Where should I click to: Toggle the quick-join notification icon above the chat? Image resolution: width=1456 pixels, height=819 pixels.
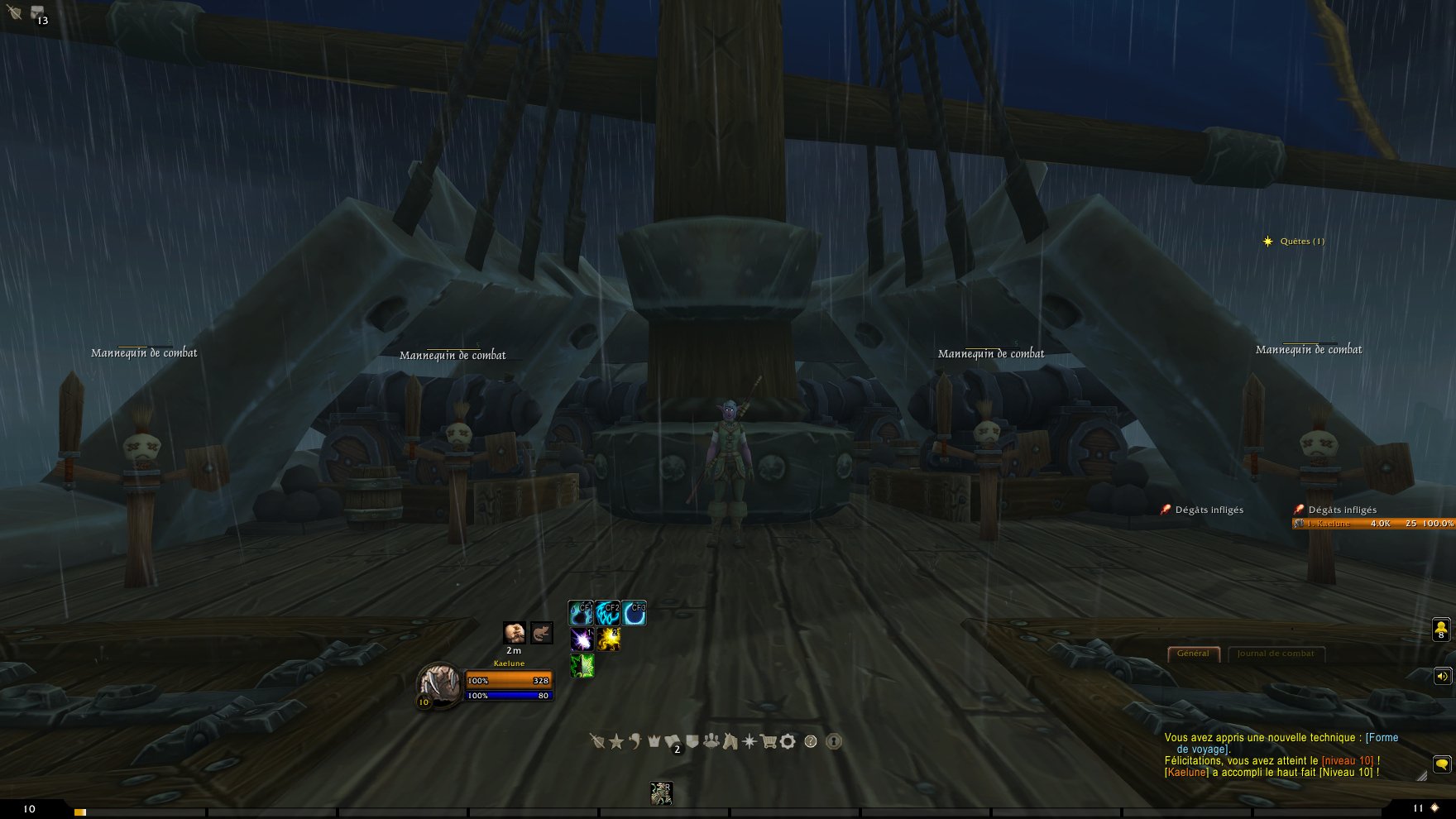[x=1439, y=630]
